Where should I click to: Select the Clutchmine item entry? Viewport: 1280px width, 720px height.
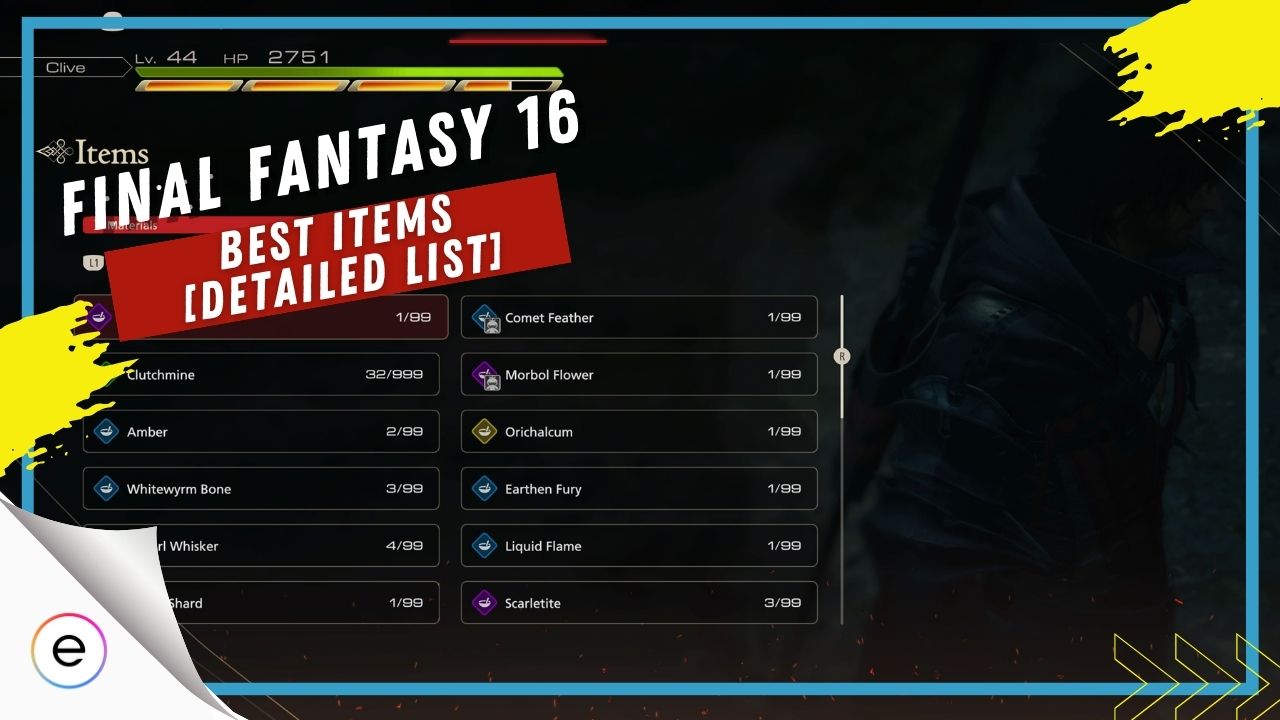[260, 374]
